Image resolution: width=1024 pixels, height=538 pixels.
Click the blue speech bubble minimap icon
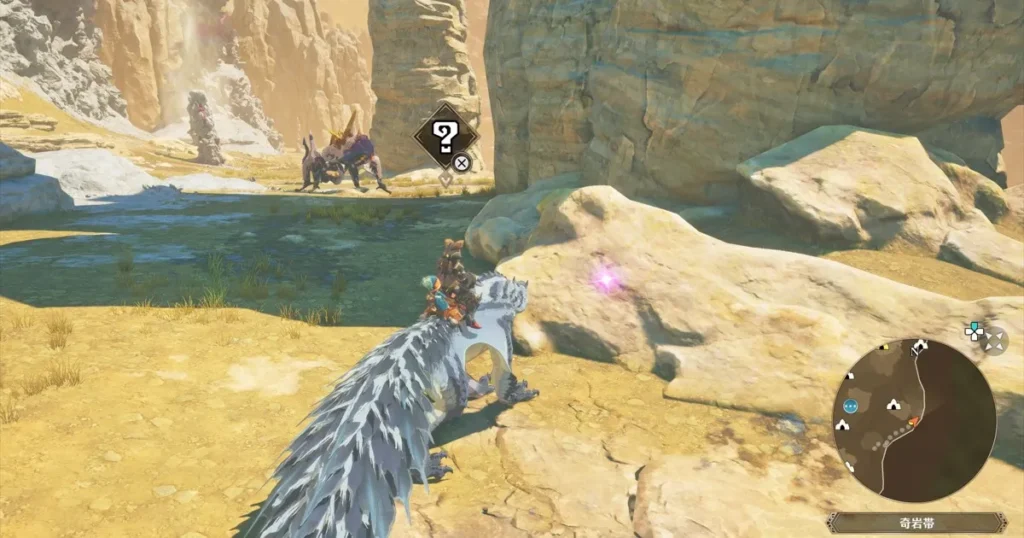click(x=850, y=406)
